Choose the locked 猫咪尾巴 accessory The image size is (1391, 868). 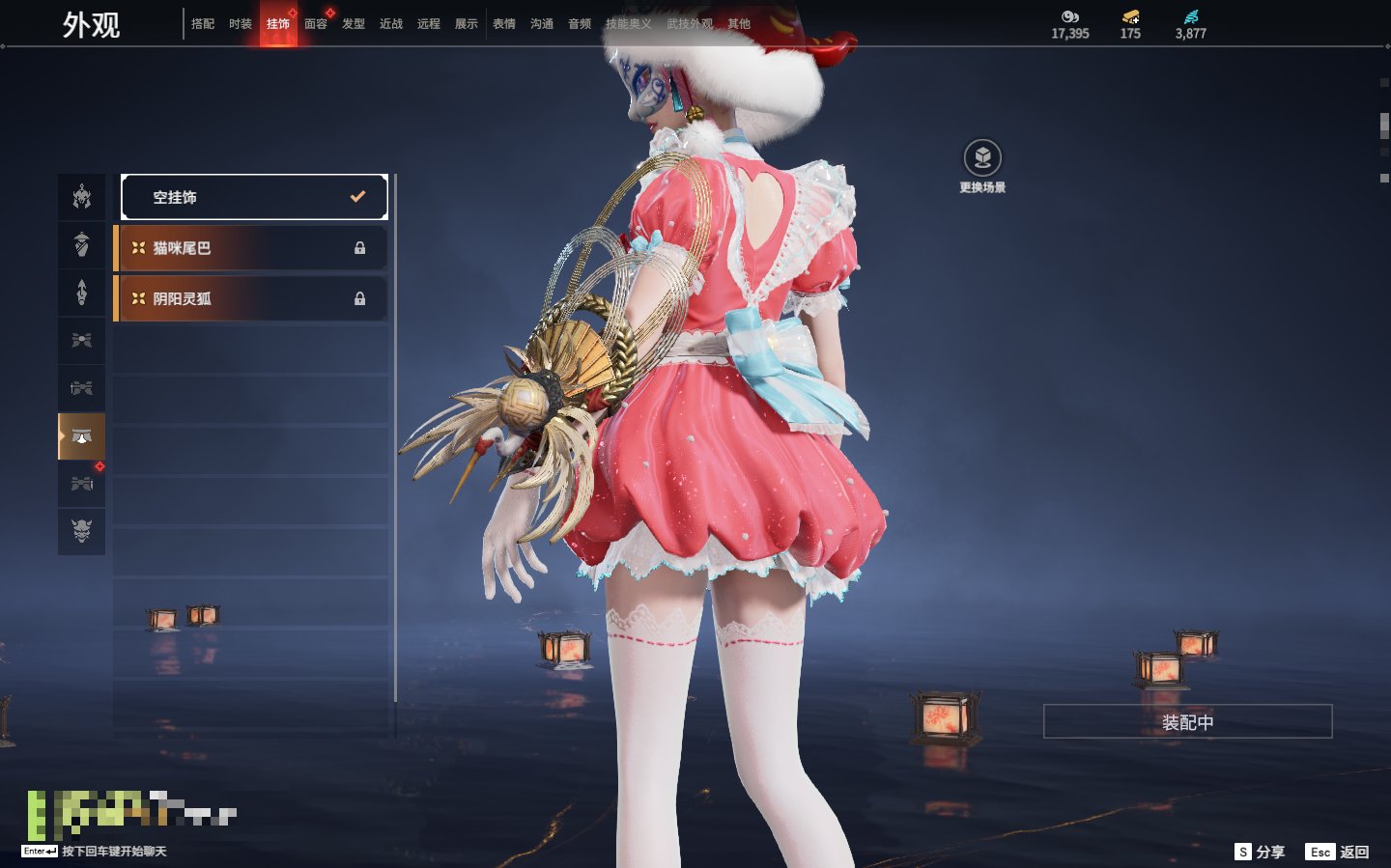(x=251, y=248)
